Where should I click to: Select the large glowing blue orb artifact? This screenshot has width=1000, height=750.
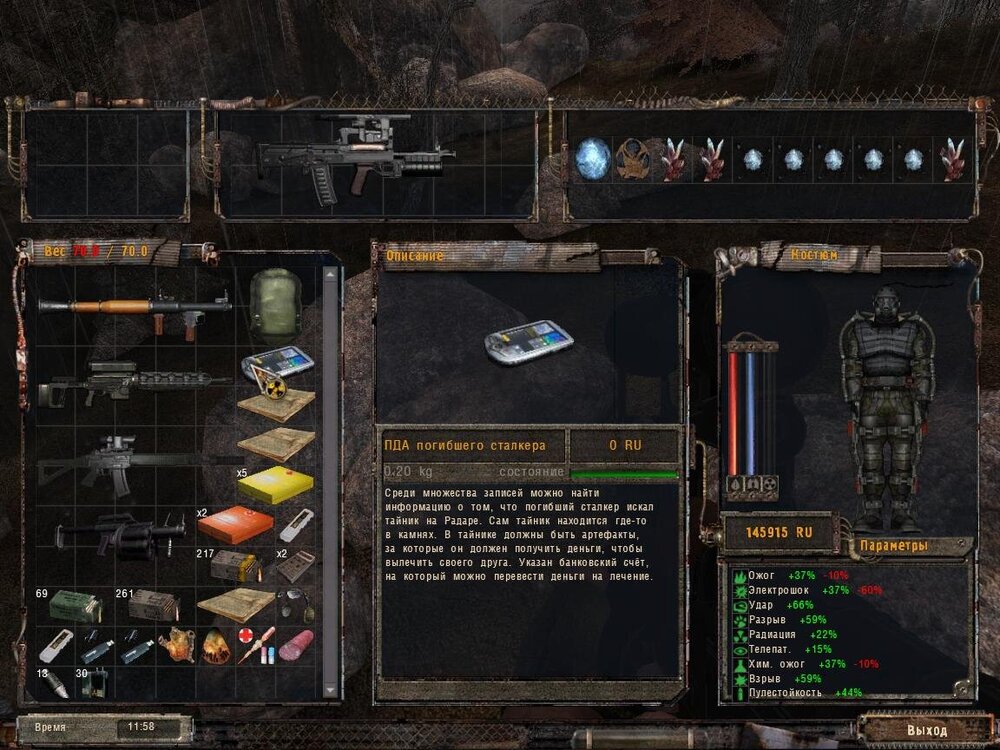592,159
